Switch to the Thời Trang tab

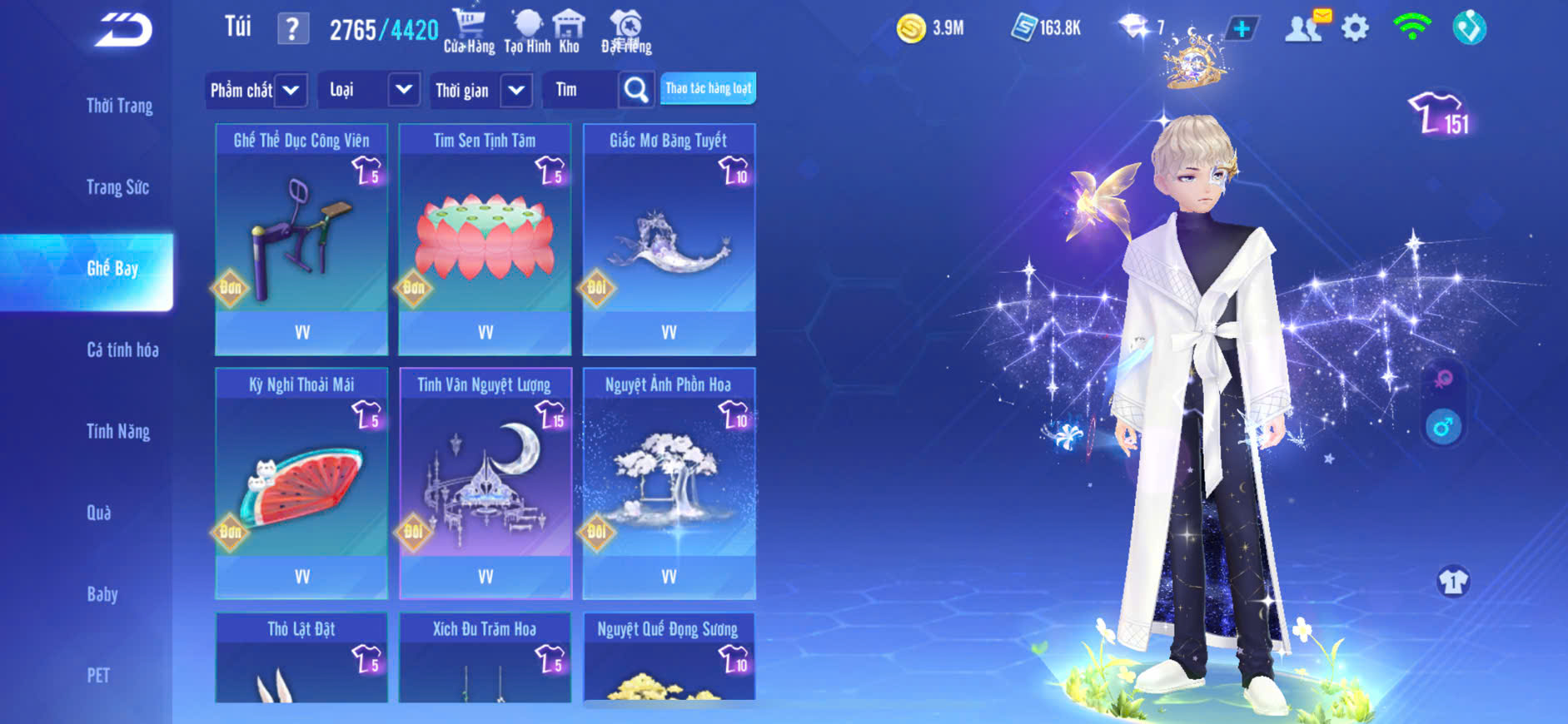click(x=119, y=106)
